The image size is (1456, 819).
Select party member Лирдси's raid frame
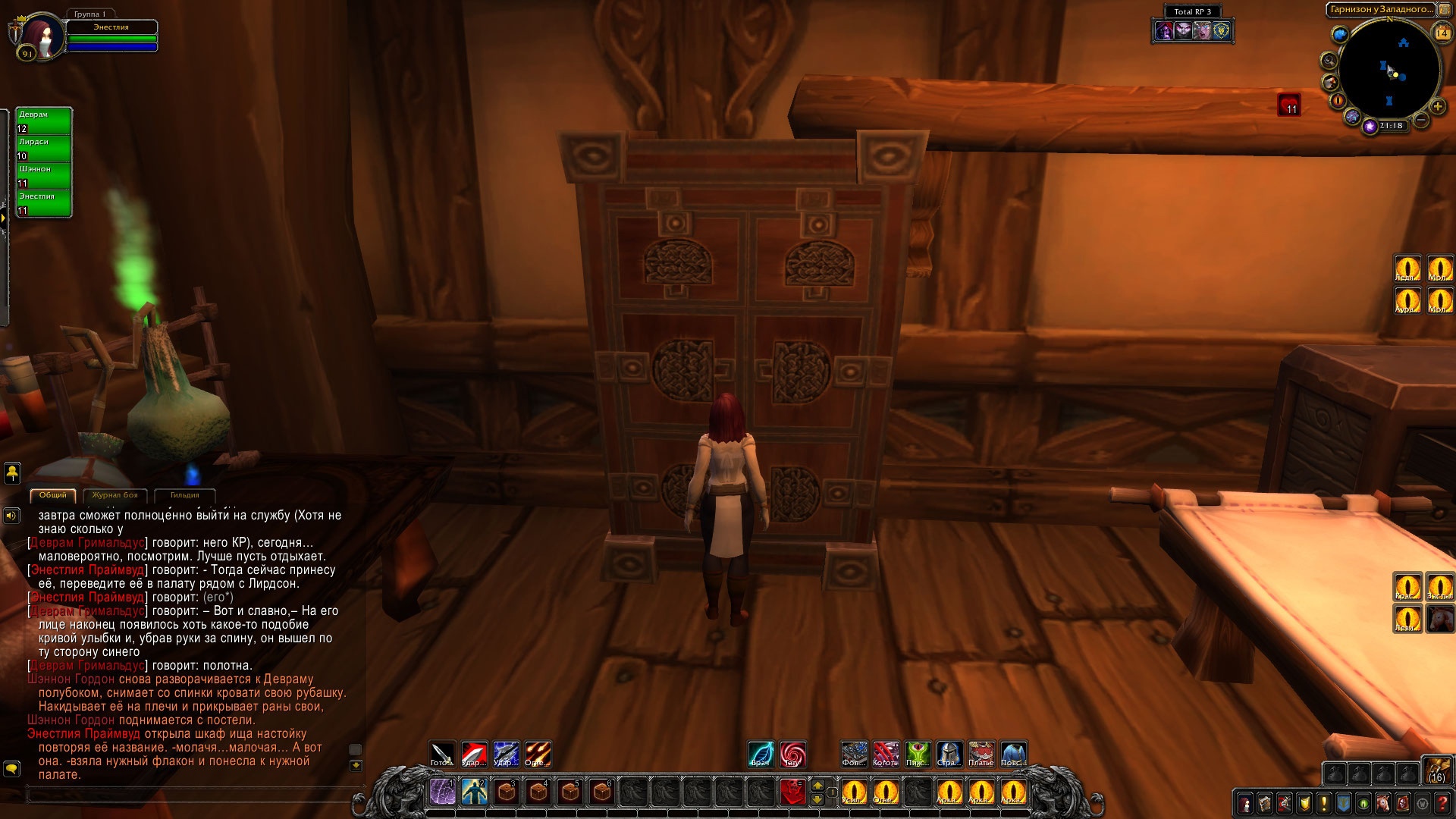coord(44,149)
